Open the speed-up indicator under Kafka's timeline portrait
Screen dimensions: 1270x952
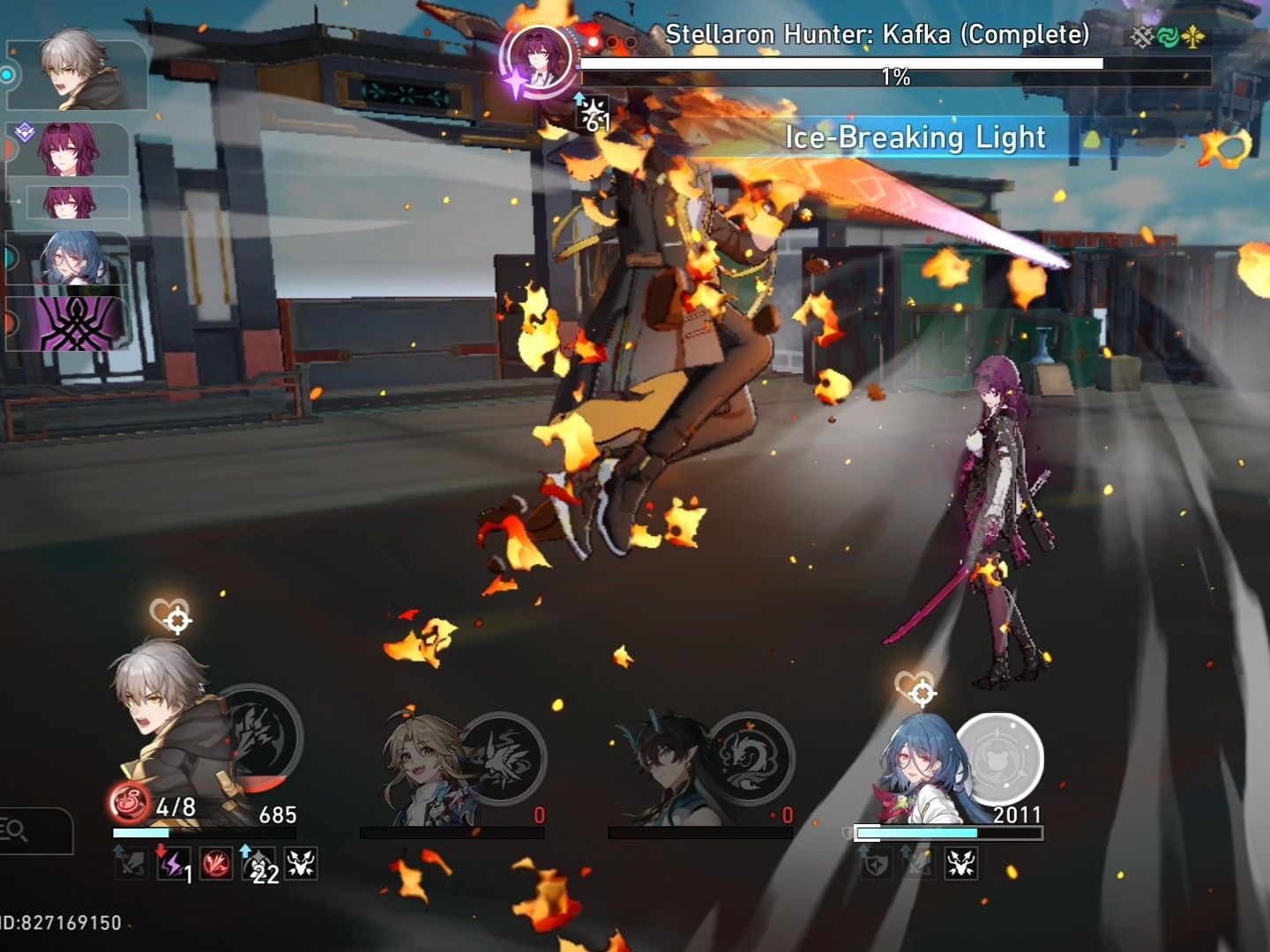pos(591,113)
